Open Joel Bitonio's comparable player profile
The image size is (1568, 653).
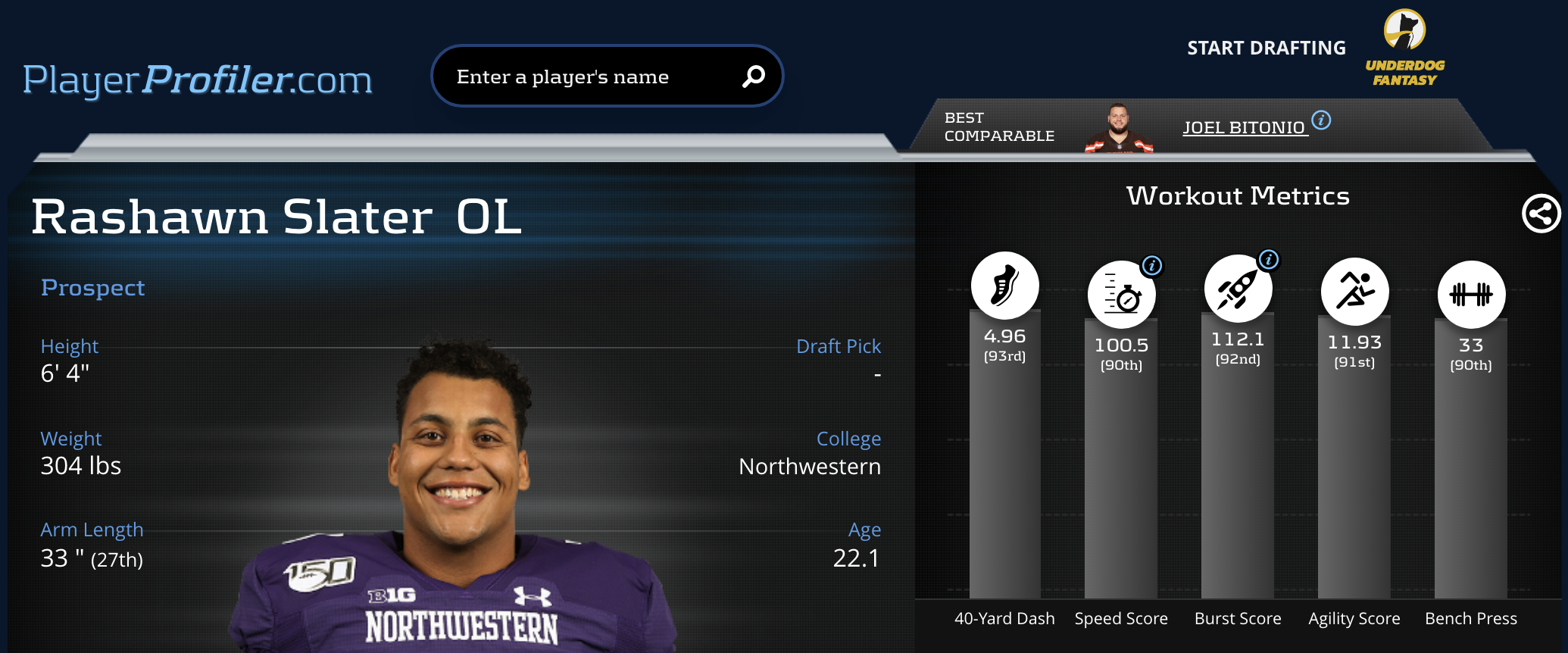[x=1244, y=127]
